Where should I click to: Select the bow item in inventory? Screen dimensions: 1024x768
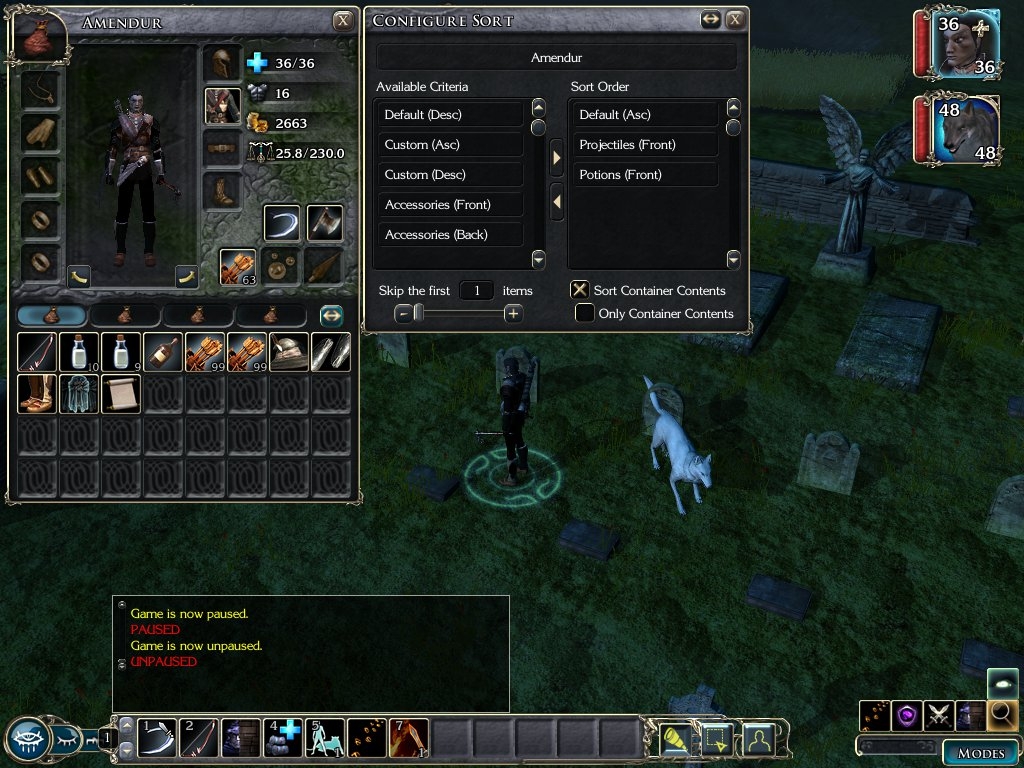tap(37, 352)
